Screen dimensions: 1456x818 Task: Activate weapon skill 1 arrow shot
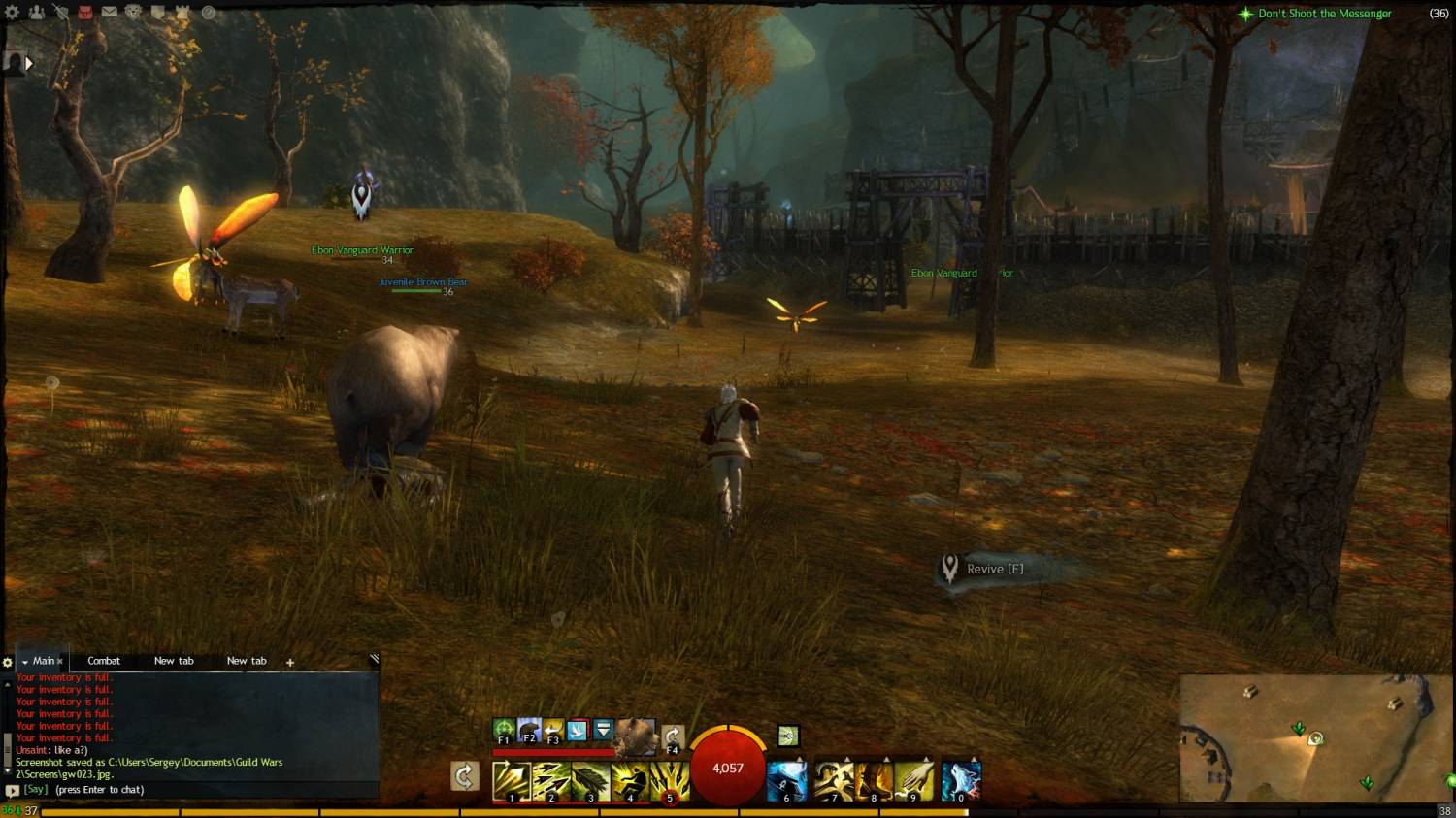(511, 781)
